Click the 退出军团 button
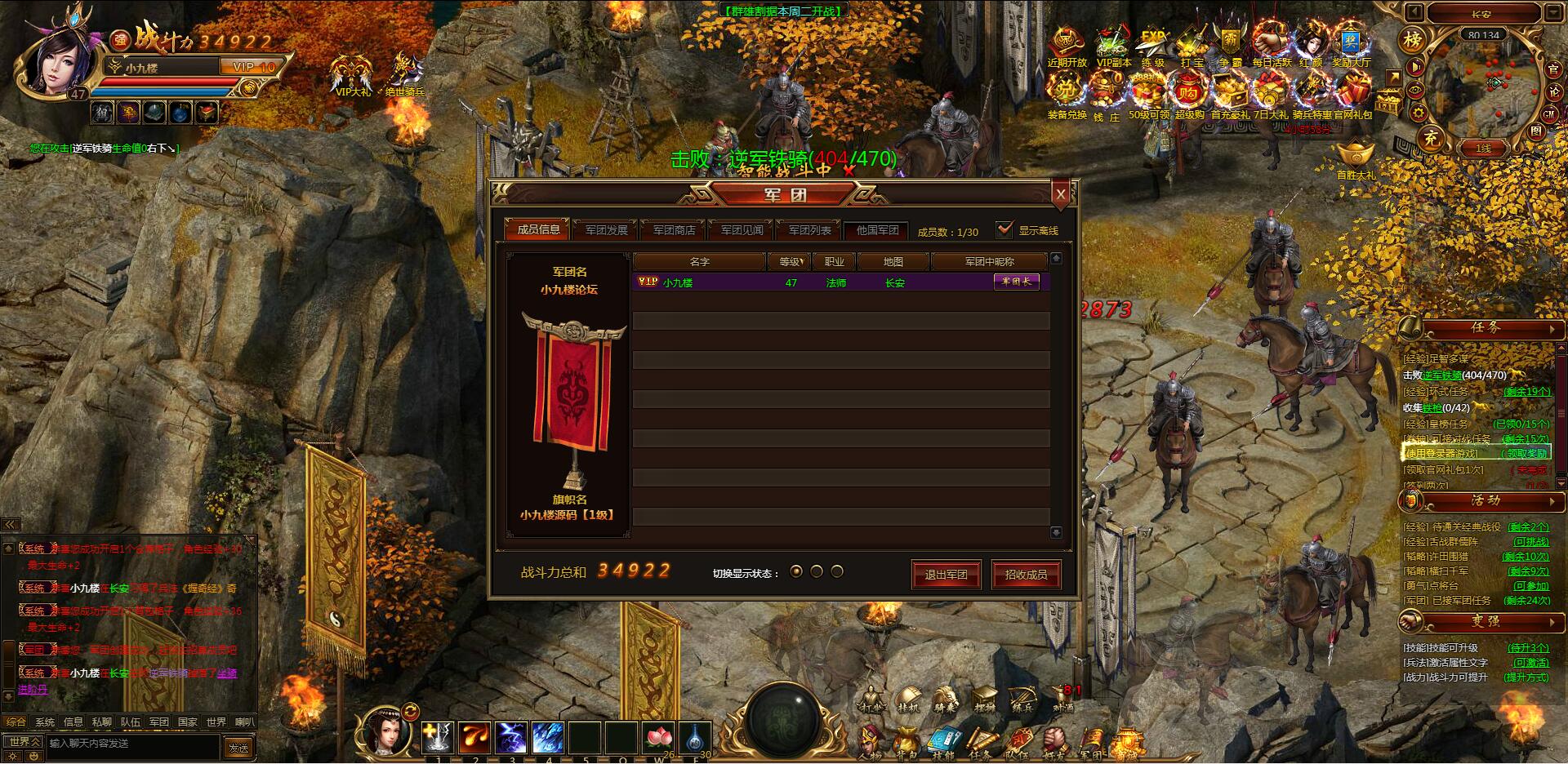Viewport: 1568px width, 764px height. pos(947,575)
